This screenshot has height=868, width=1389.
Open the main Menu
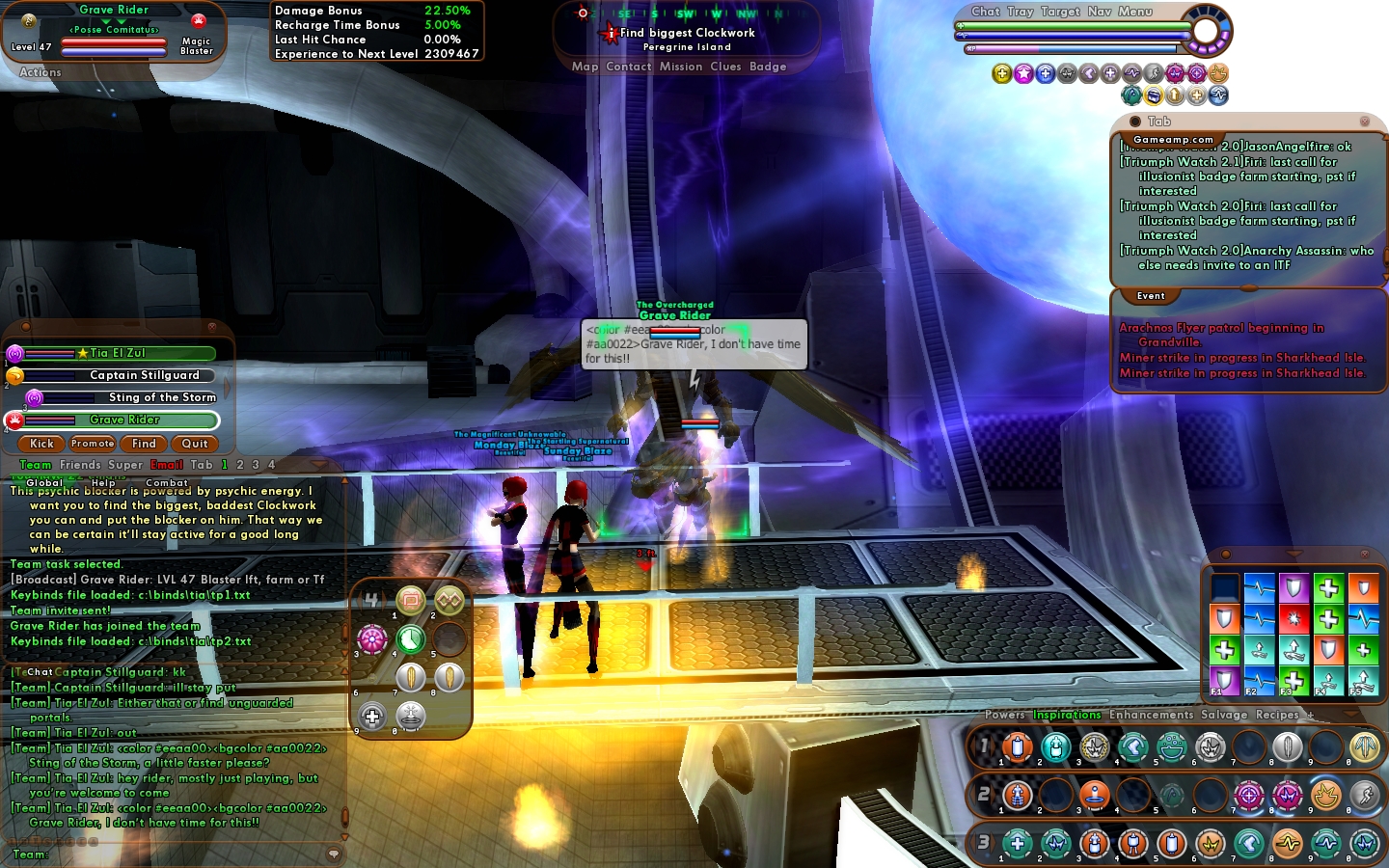(x=1135, y=12)
